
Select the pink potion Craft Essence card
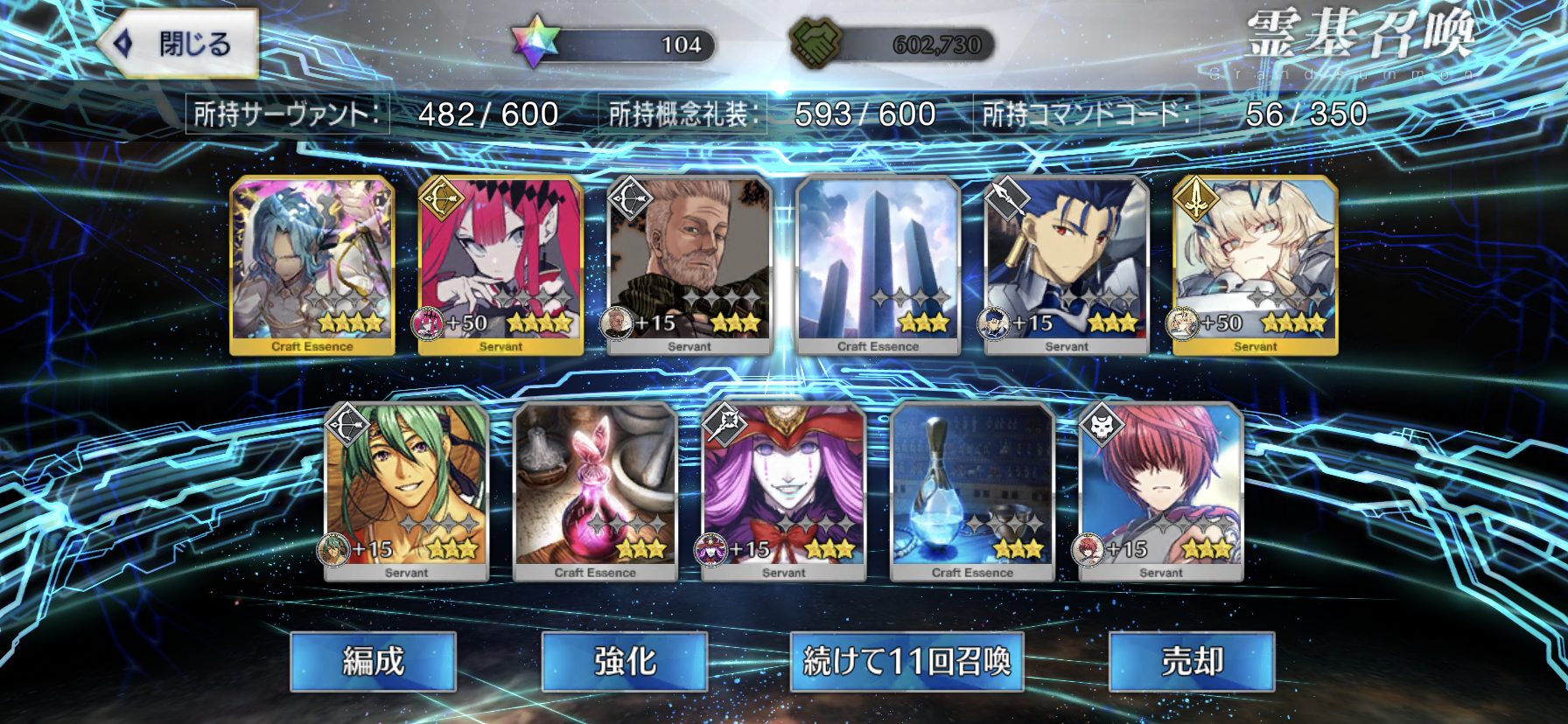(595, 491)
